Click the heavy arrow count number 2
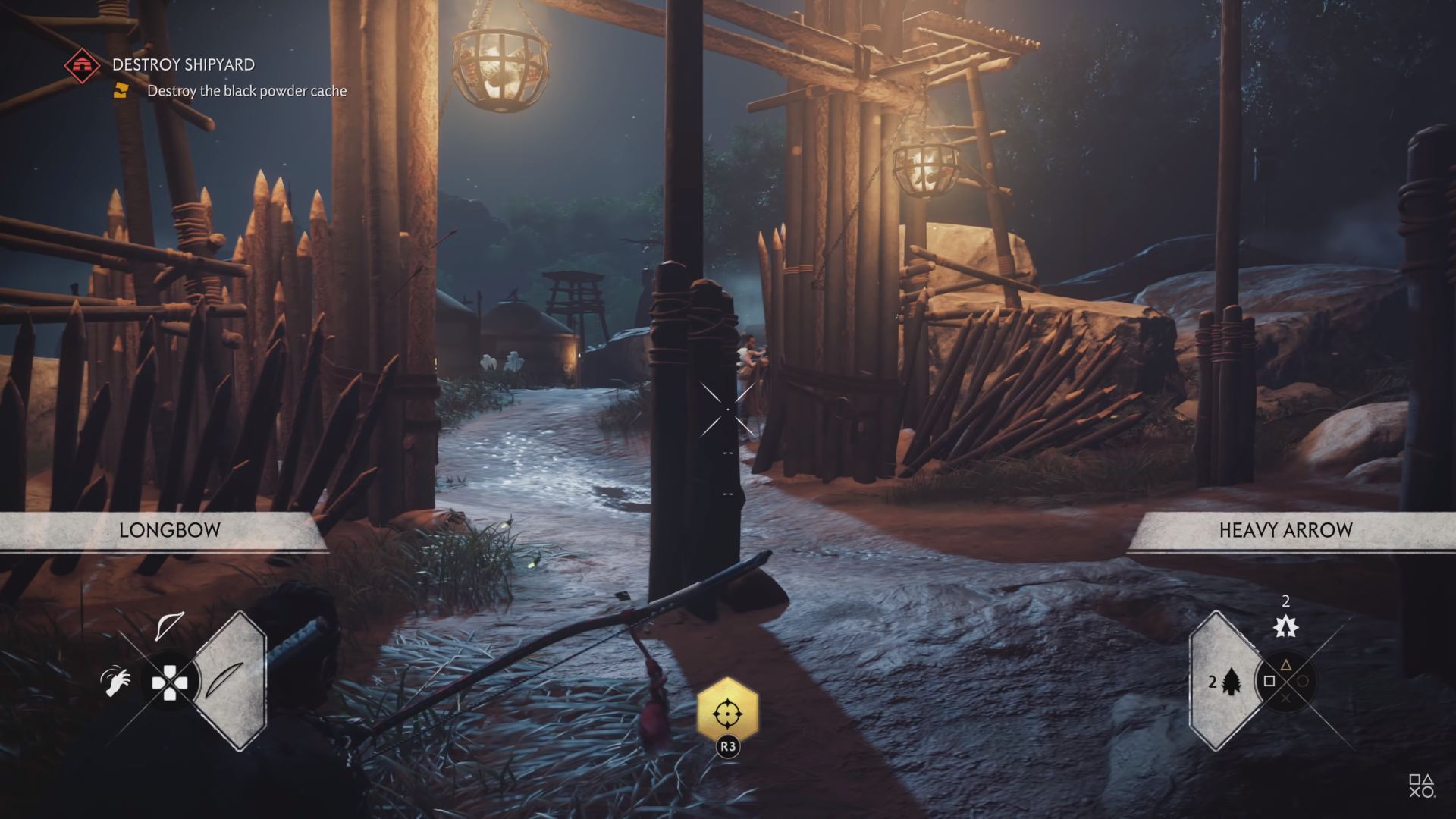This screenshot has height=819, width=1456. click(1213, 682)
